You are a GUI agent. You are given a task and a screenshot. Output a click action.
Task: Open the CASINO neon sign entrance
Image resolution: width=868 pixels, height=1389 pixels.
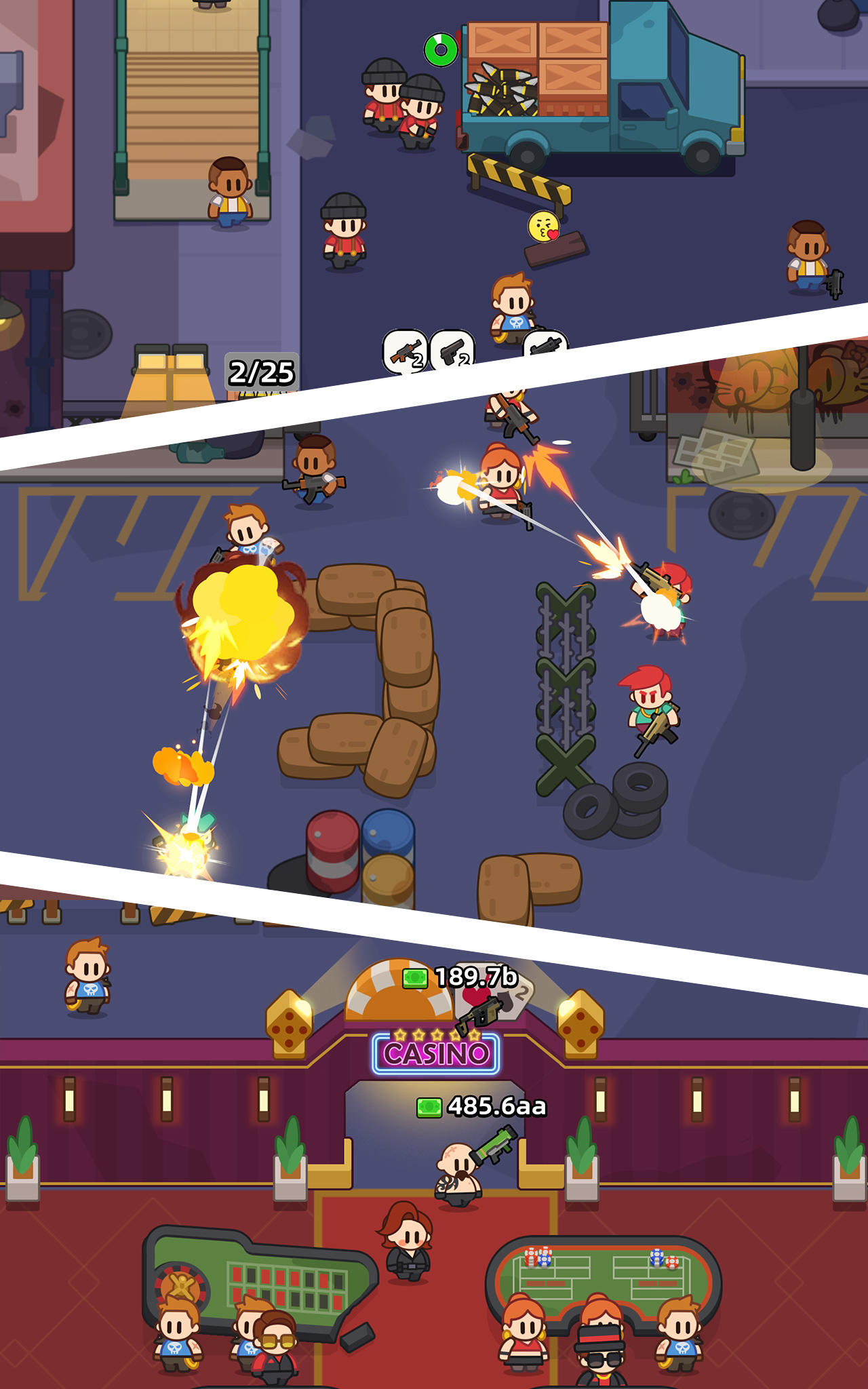(x=437, y=1054)
